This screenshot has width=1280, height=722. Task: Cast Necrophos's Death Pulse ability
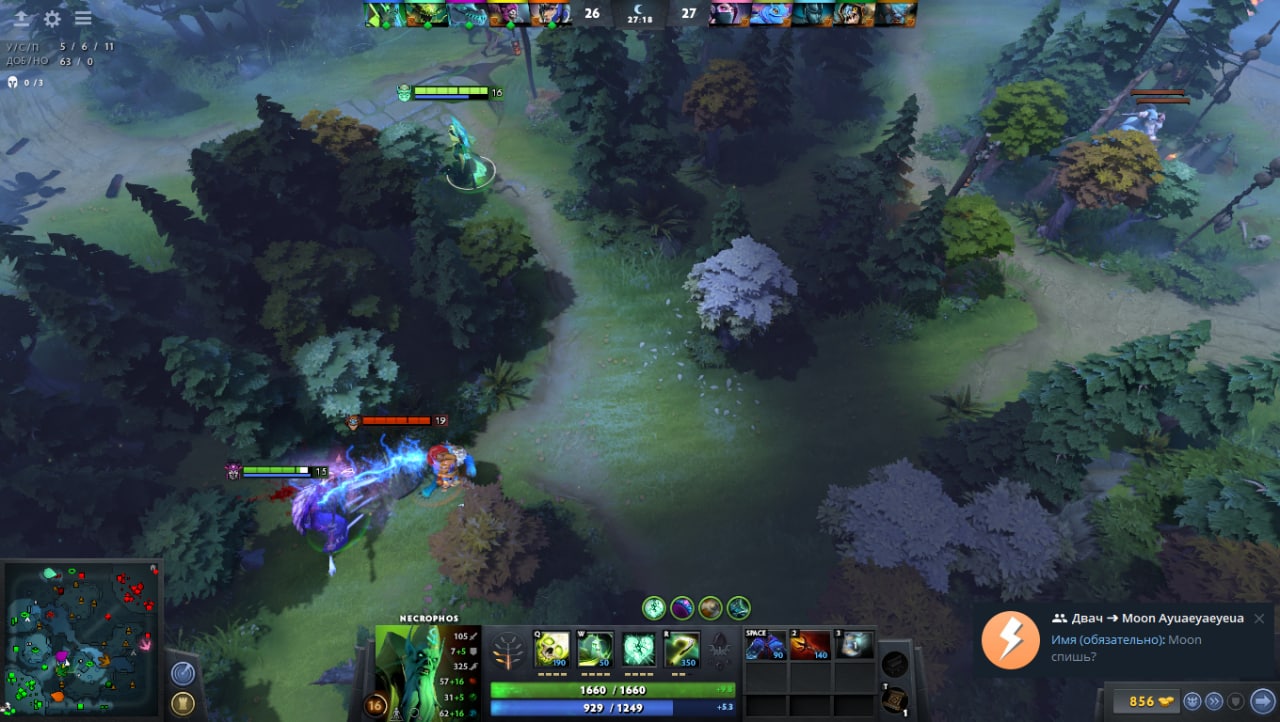[x=552, y=648]
